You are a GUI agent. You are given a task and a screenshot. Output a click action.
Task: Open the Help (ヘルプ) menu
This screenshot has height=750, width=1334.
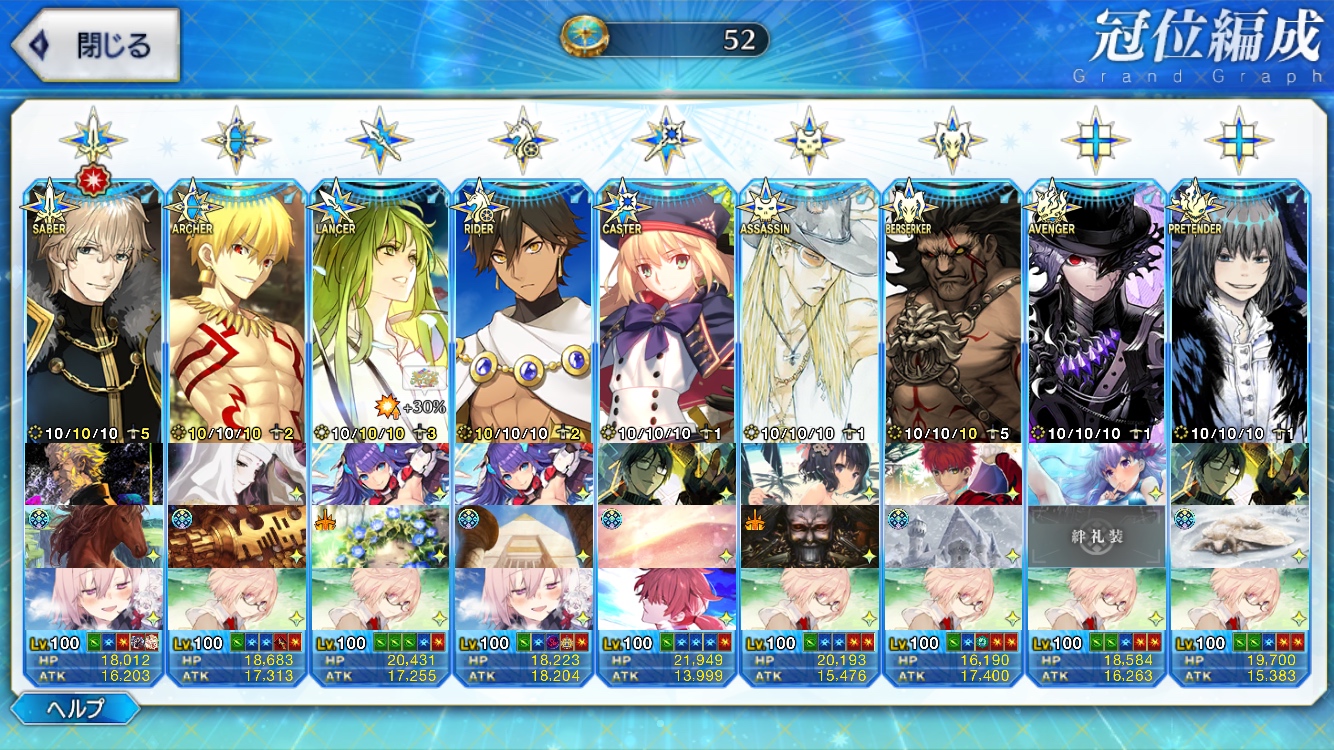(x=78, y=709)
